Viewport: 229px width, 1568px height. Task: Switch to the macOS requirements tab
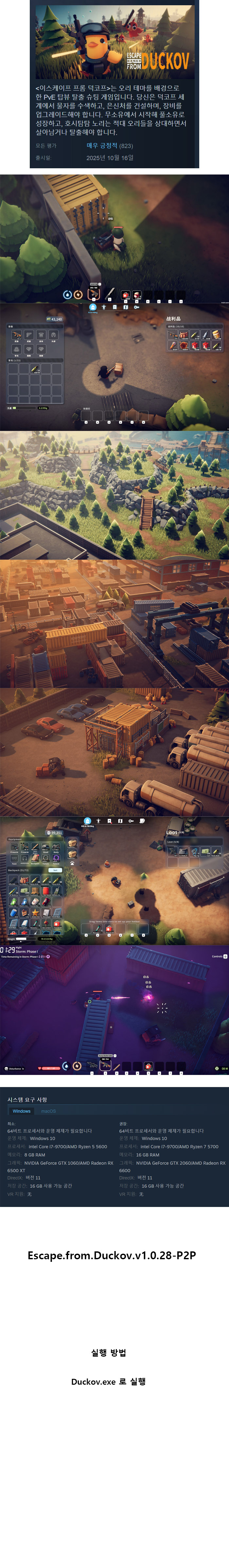[x=48, y=1111]
